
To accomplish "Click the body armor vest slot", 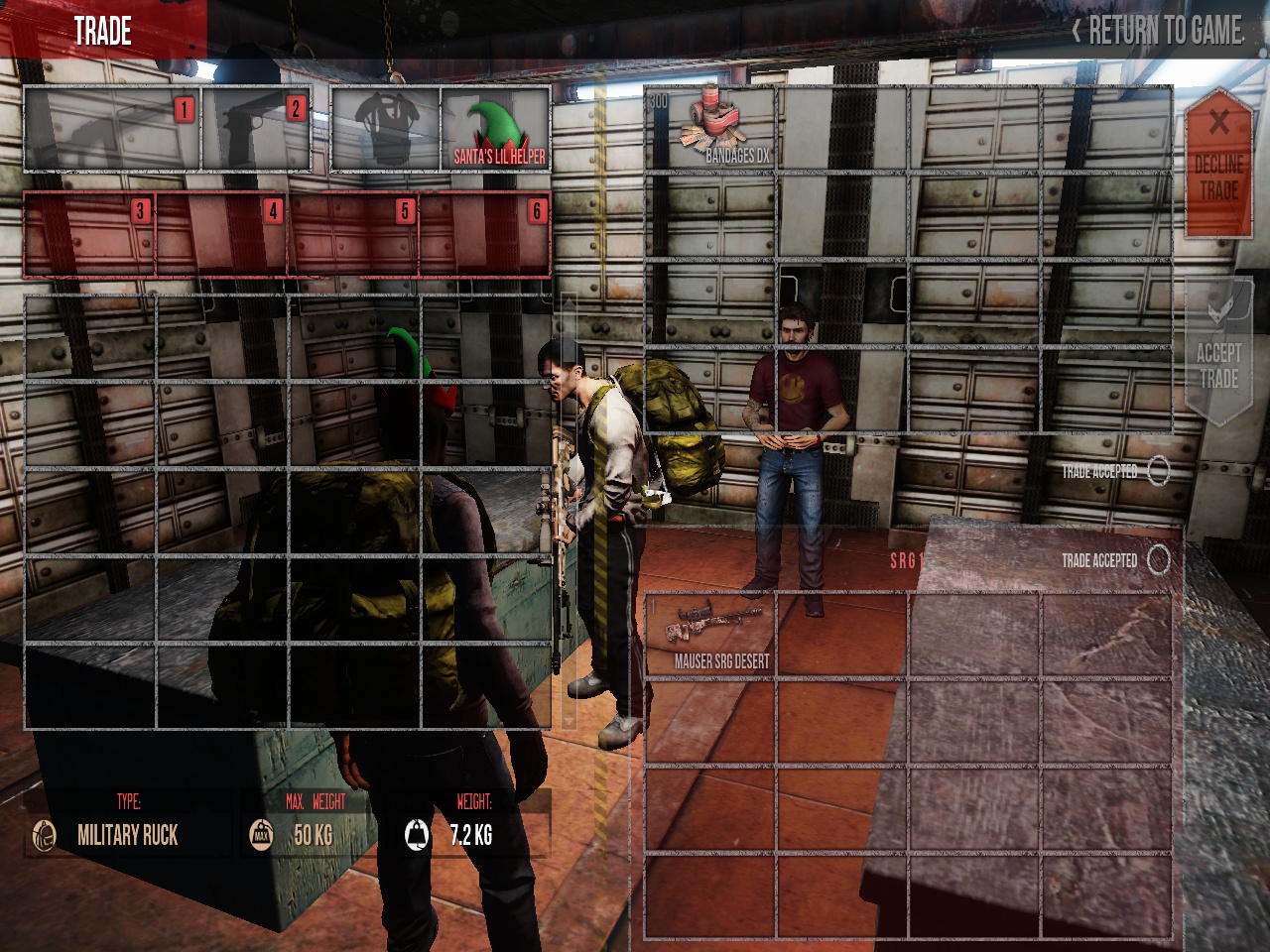I will 386,130.
